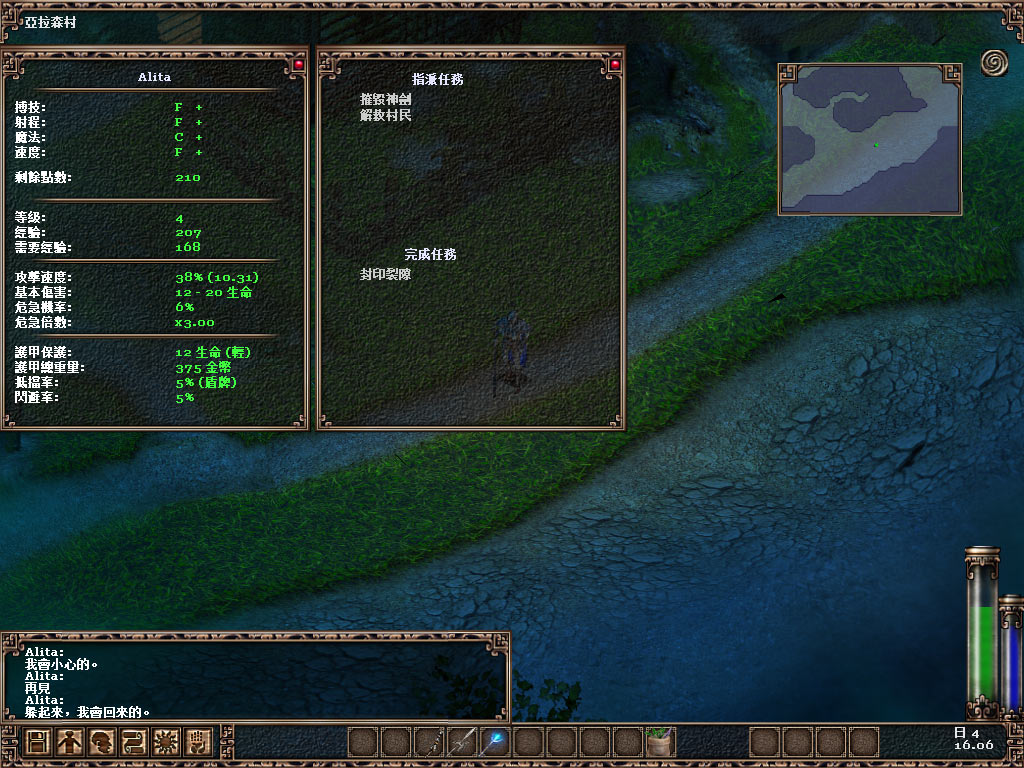Open the floppy disk save menu
1024x768 pixels.
[x=38, y=742]
